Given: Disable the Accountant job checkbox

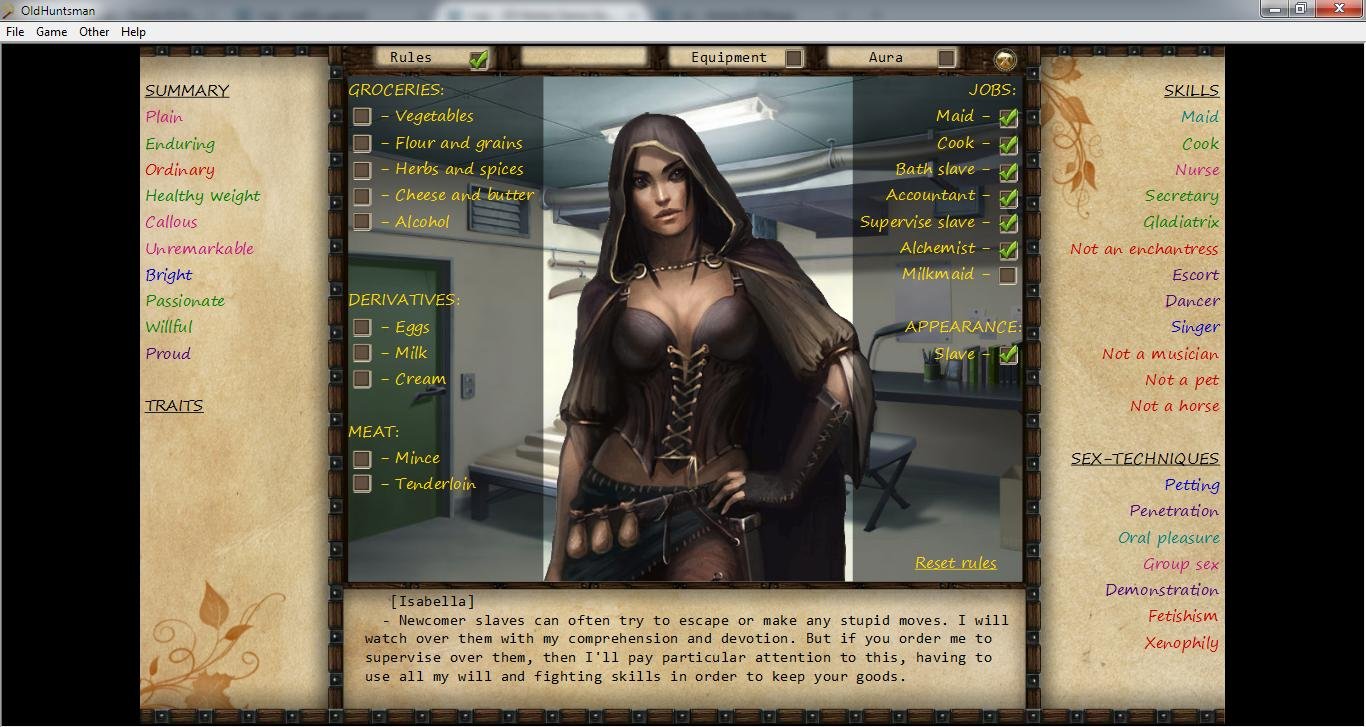Looking at the screenshot, I should point(1008,197).
